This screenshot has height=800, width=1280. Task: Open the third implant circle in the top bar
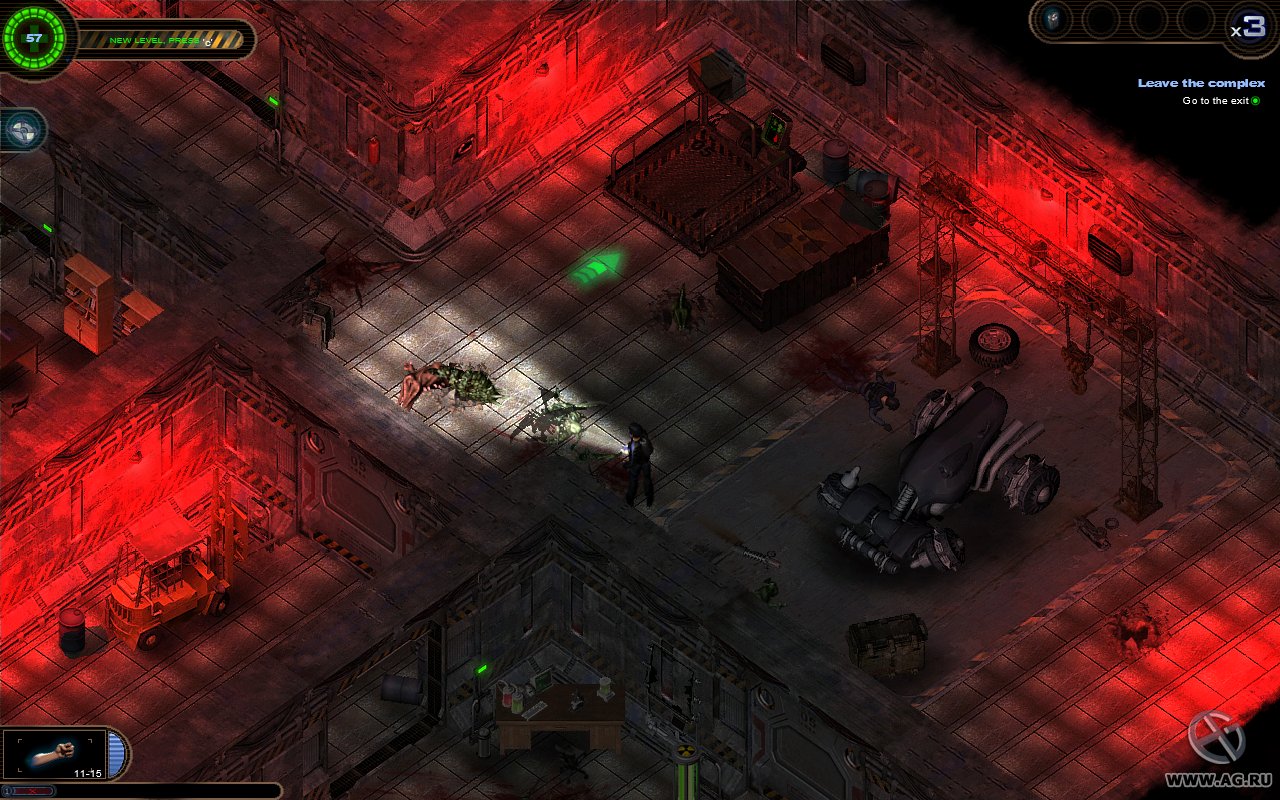[x=1148, y=20]
